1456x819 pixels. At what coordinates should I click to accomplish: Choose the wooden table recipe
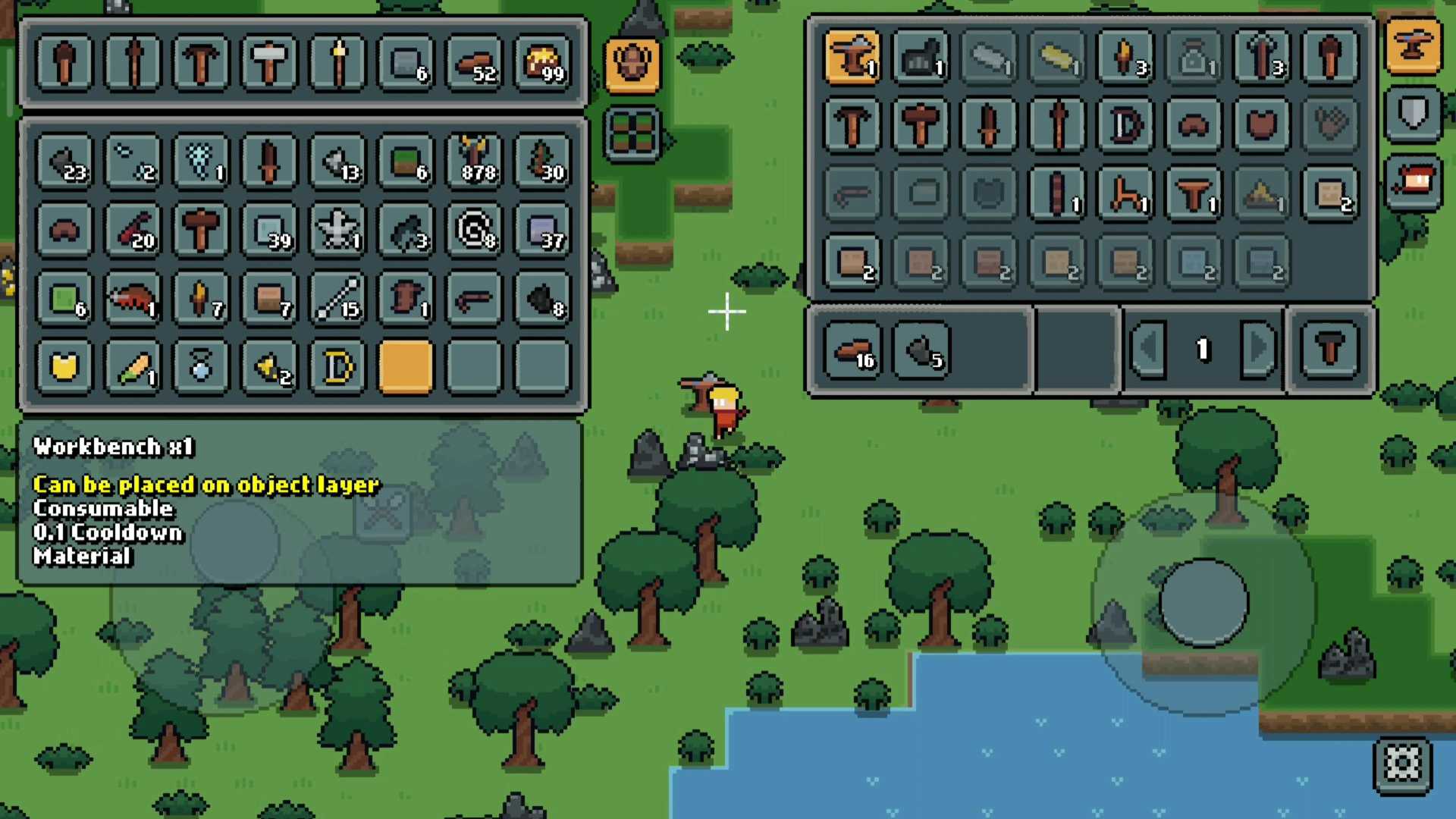1194,194
